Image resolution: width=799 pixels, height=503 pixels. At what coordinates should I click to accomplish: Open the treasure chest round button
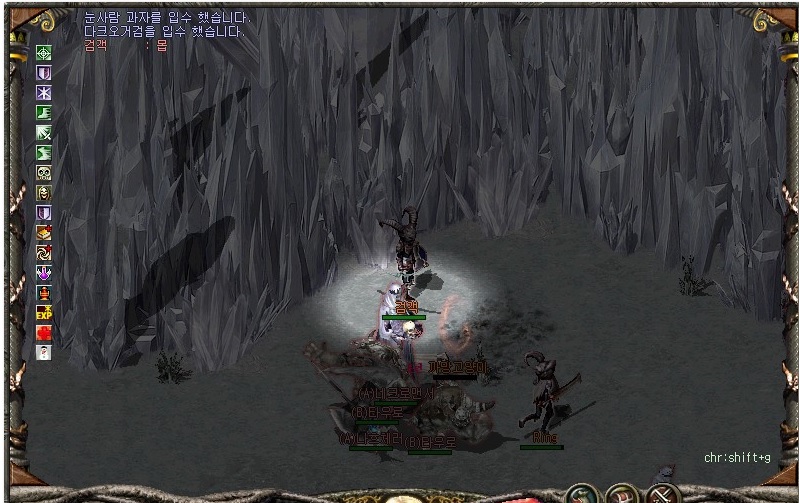[x=621, y=494]
